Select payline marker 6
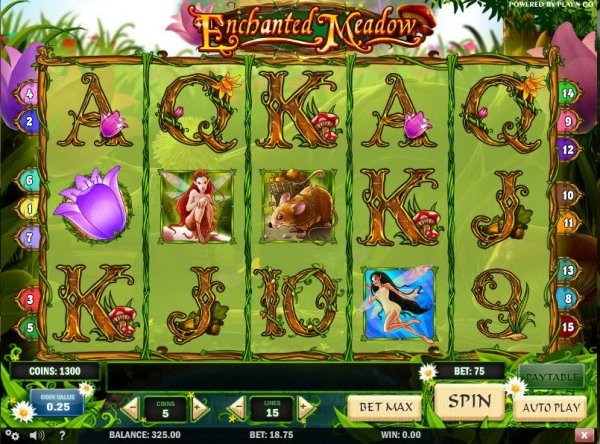The image size is (600, 444). (29, 181)
